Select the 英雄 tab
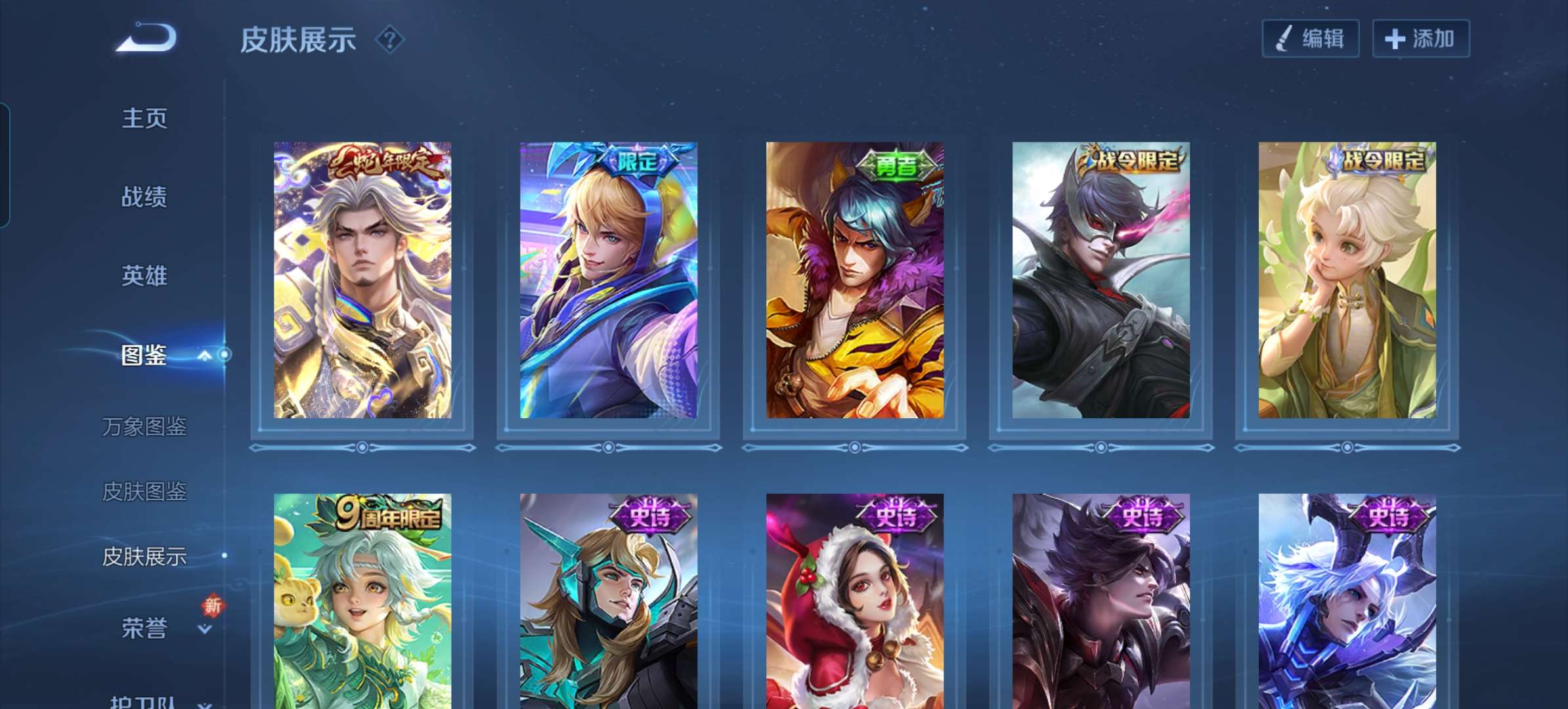Viewport: 1568px width, 709px height. coord(144,276)
